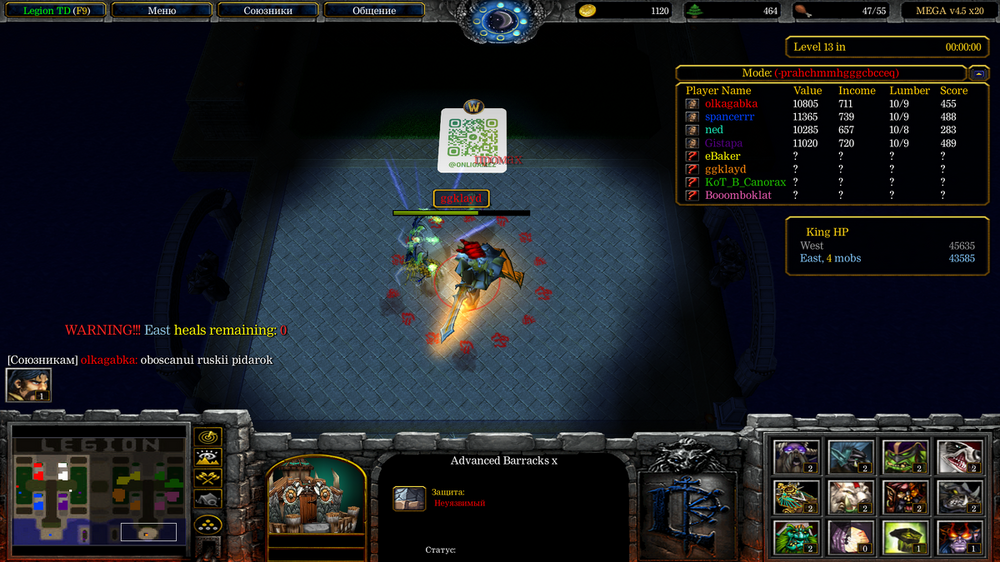Viewport: 1000px width, 562px height.
Task: Toggle the minimap terrain display button
Action: tap(208, 458)
